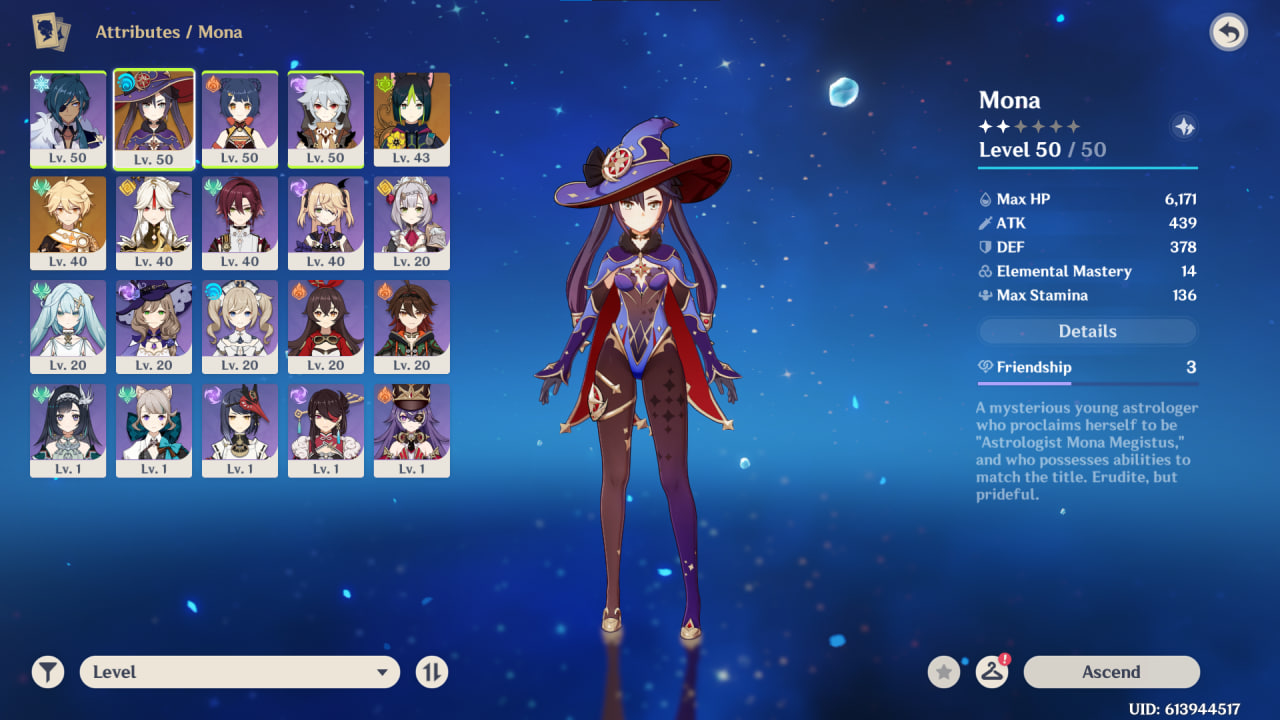Select the blond Traveler portrait

pos(68,222)
